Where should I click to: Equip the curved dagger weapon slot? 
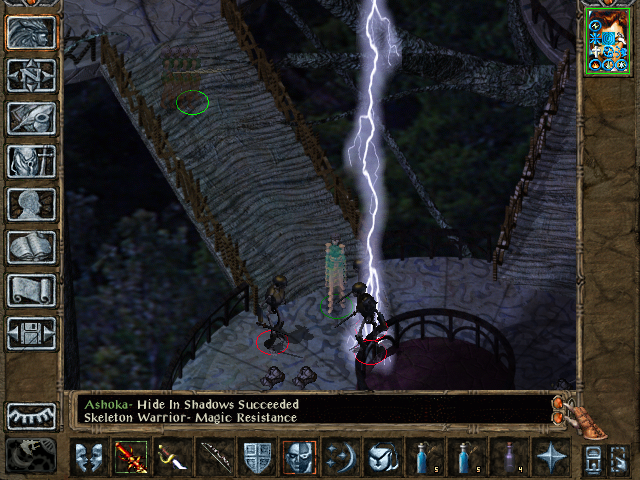tap(172, 458)
